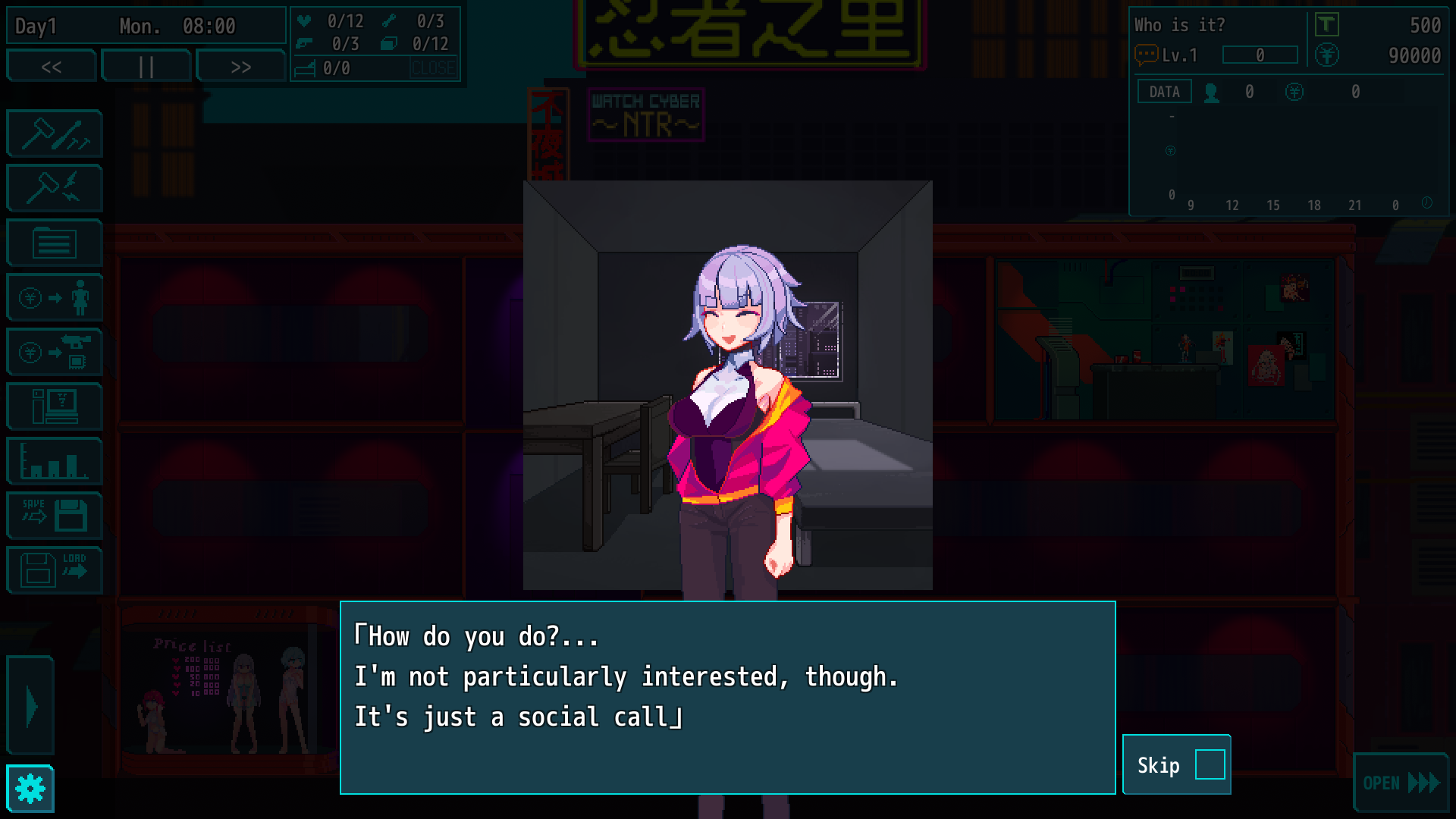Pause time with the || button
Image resolution: width=1456 pixels, height=819 pixels.
[x=146, y=67]
